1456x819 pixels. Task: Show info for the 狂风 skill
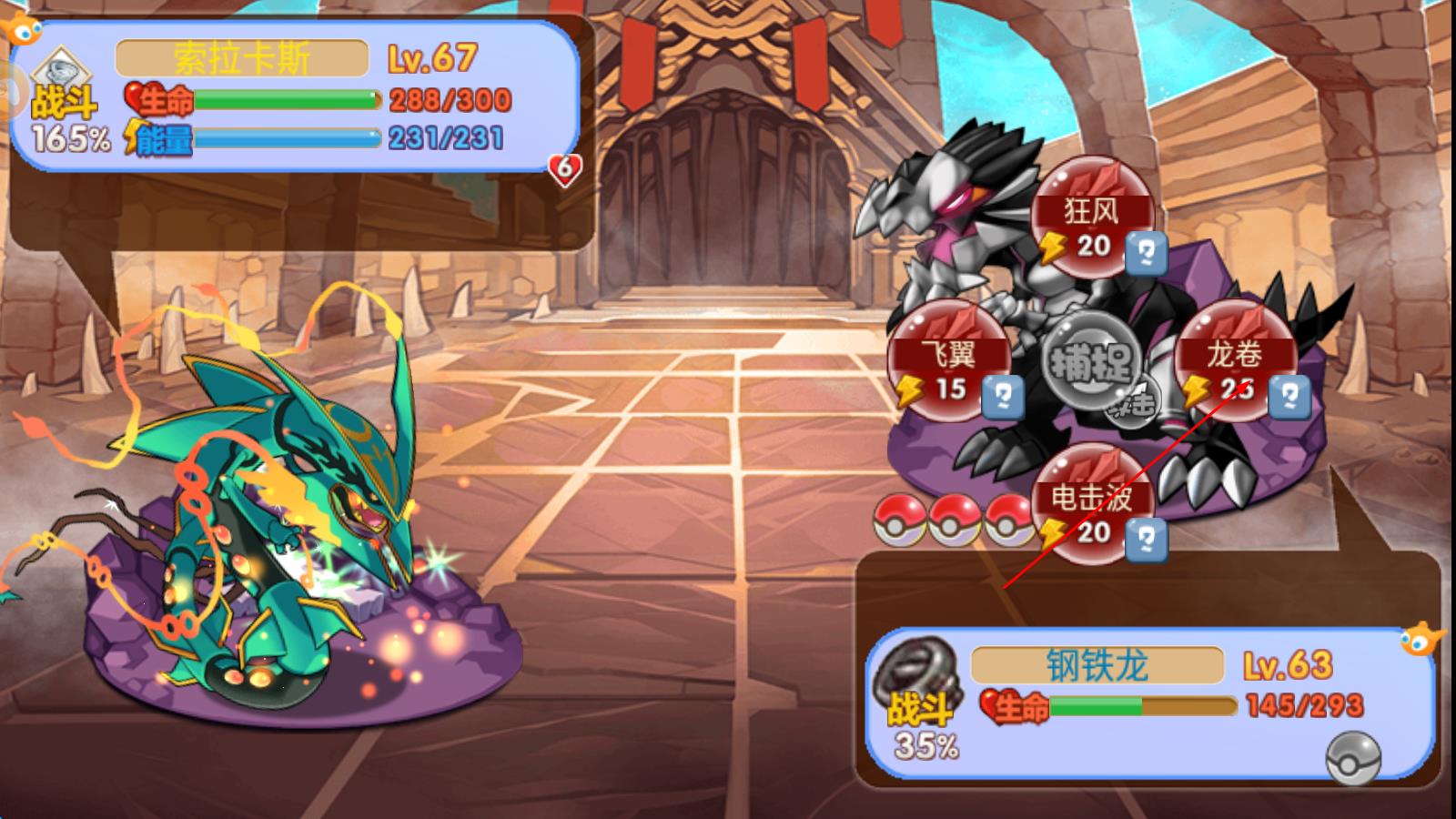pyautogui.click(x=1146, y=254)
